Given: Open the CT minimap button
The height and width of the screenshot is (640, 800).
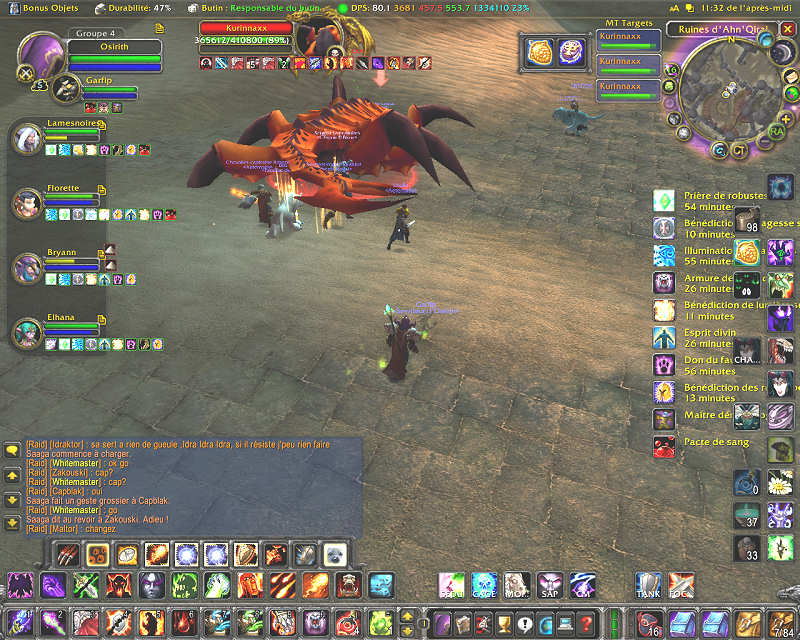Looking at the screenshot, I should [x=740, y=151].
